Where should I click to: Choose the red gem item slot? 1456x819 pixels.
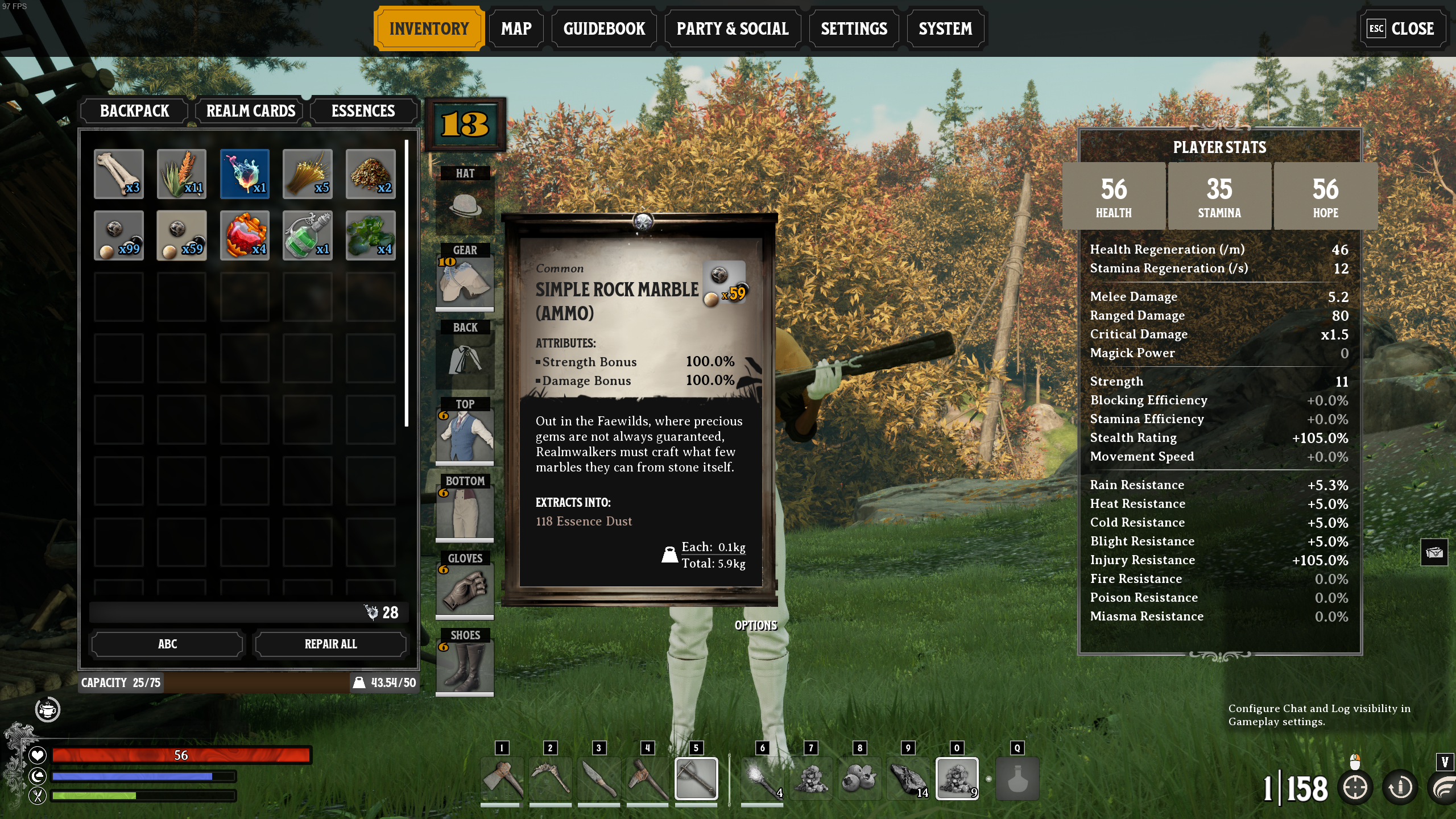pos(245,235)
